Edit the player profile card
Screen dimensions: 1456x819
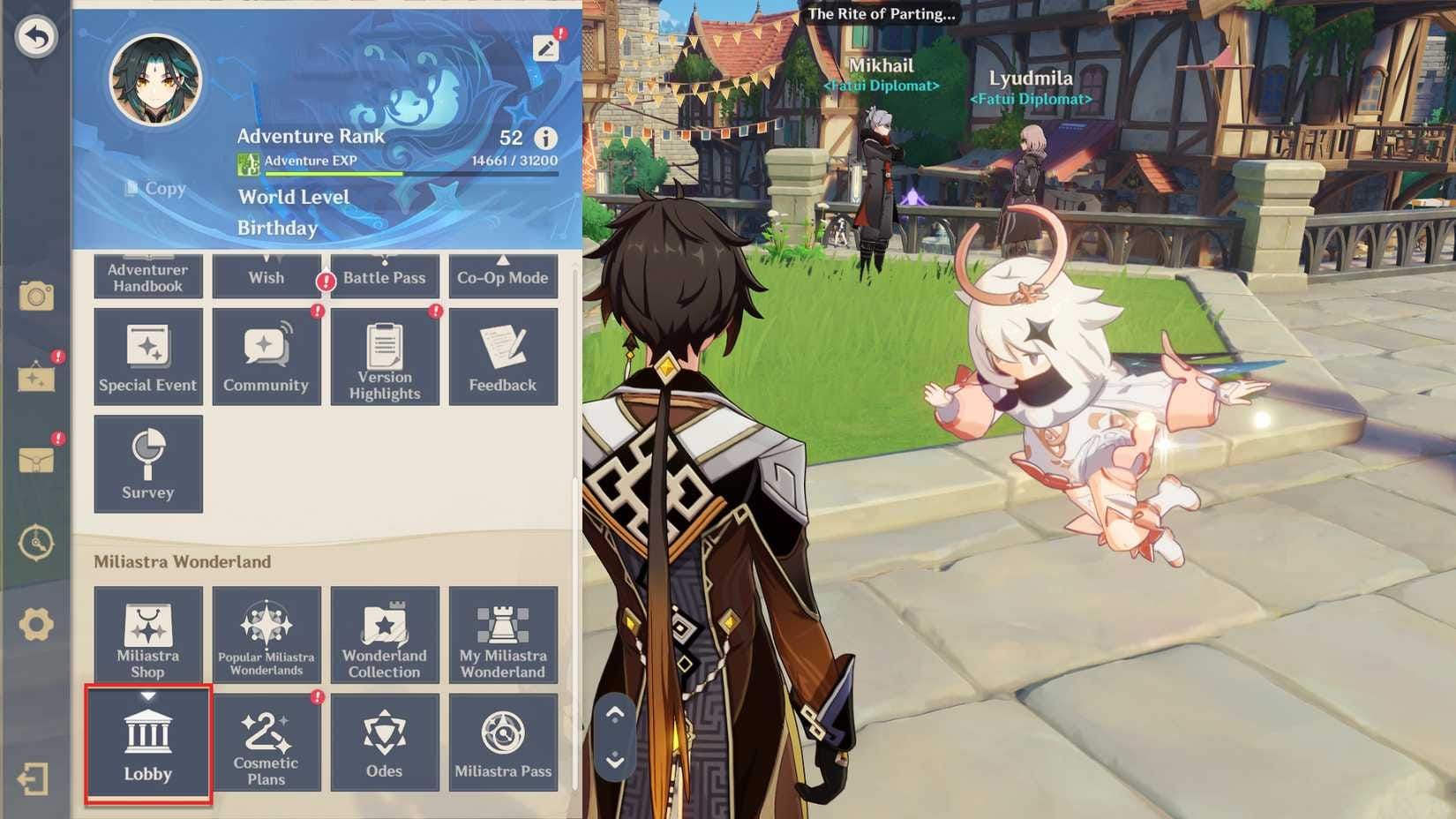(546, 48)
